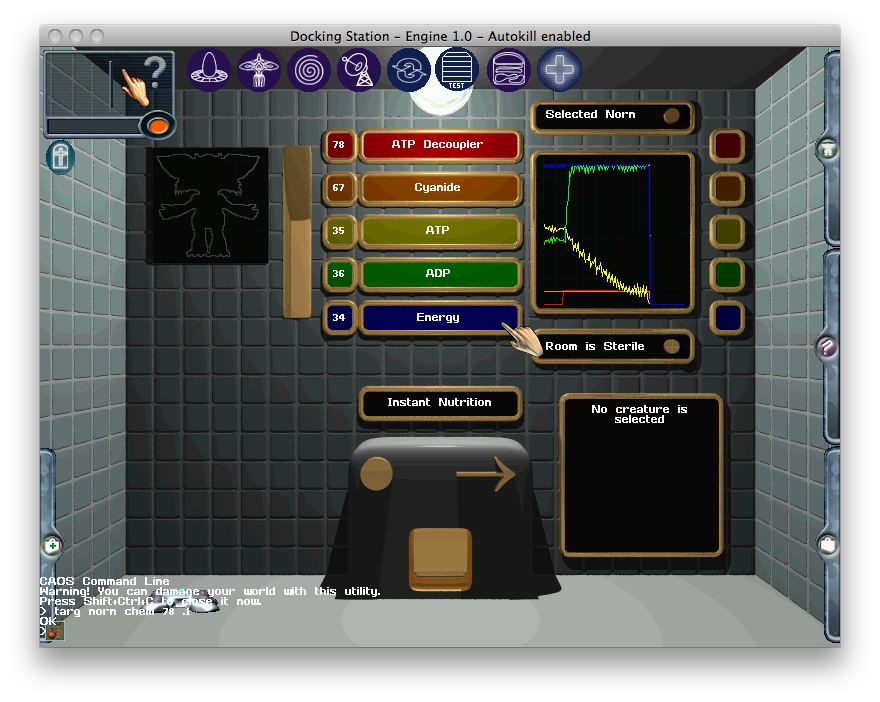Open the egg icon in the top bar
This screenshot has height=702, width=880.
click(209, 70)
